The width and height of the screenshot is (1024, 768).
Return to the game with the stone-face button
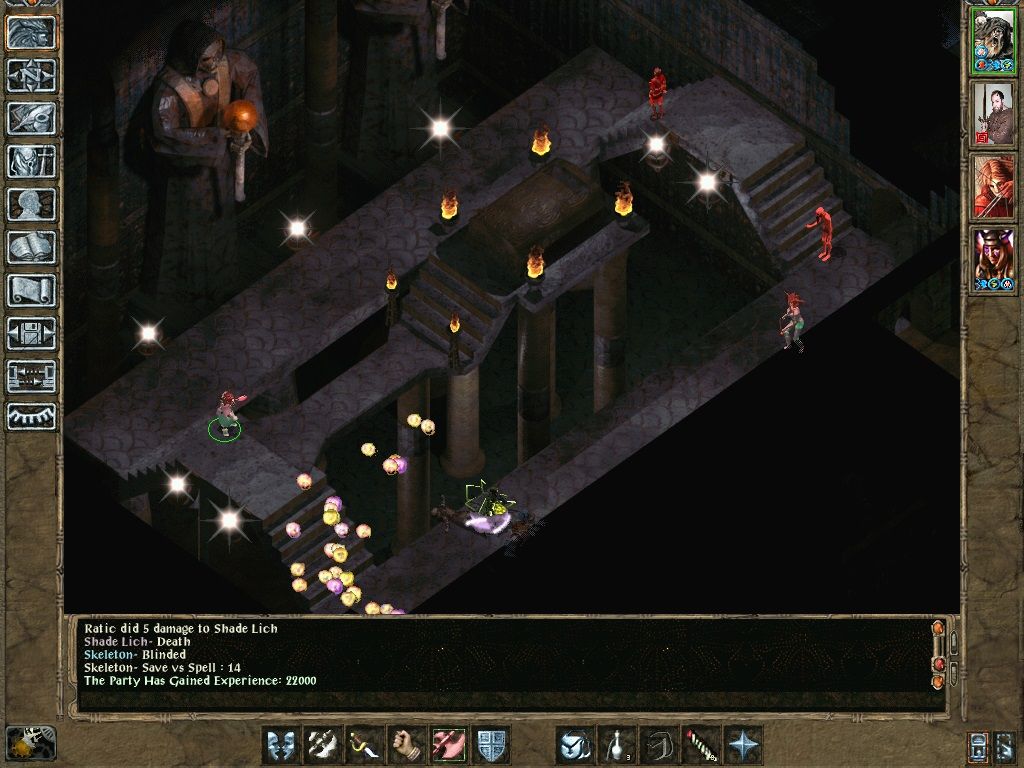click(x=31, y=32)
